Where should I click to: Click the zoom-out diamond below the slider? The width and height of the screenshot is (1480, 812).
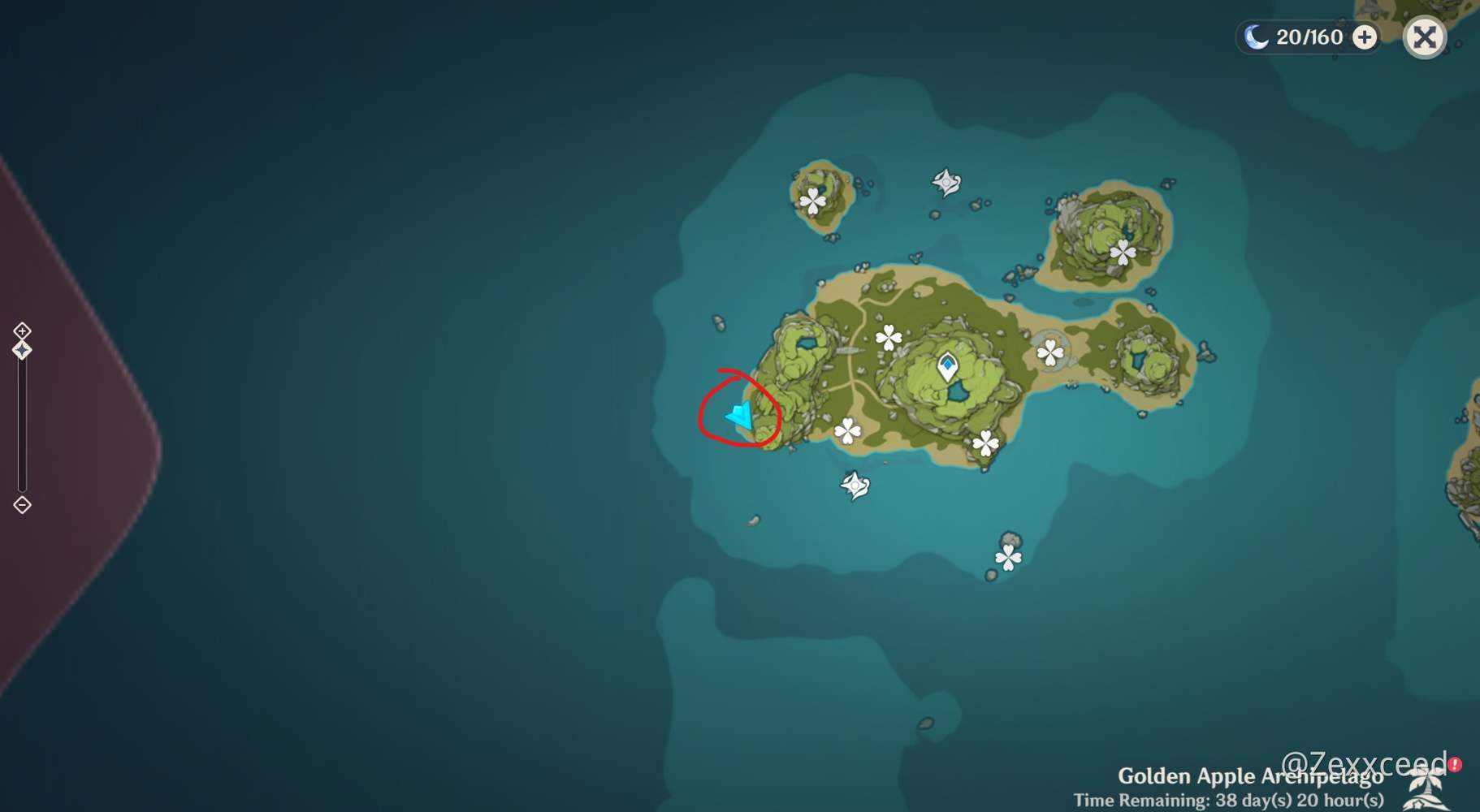coord(22,505)
